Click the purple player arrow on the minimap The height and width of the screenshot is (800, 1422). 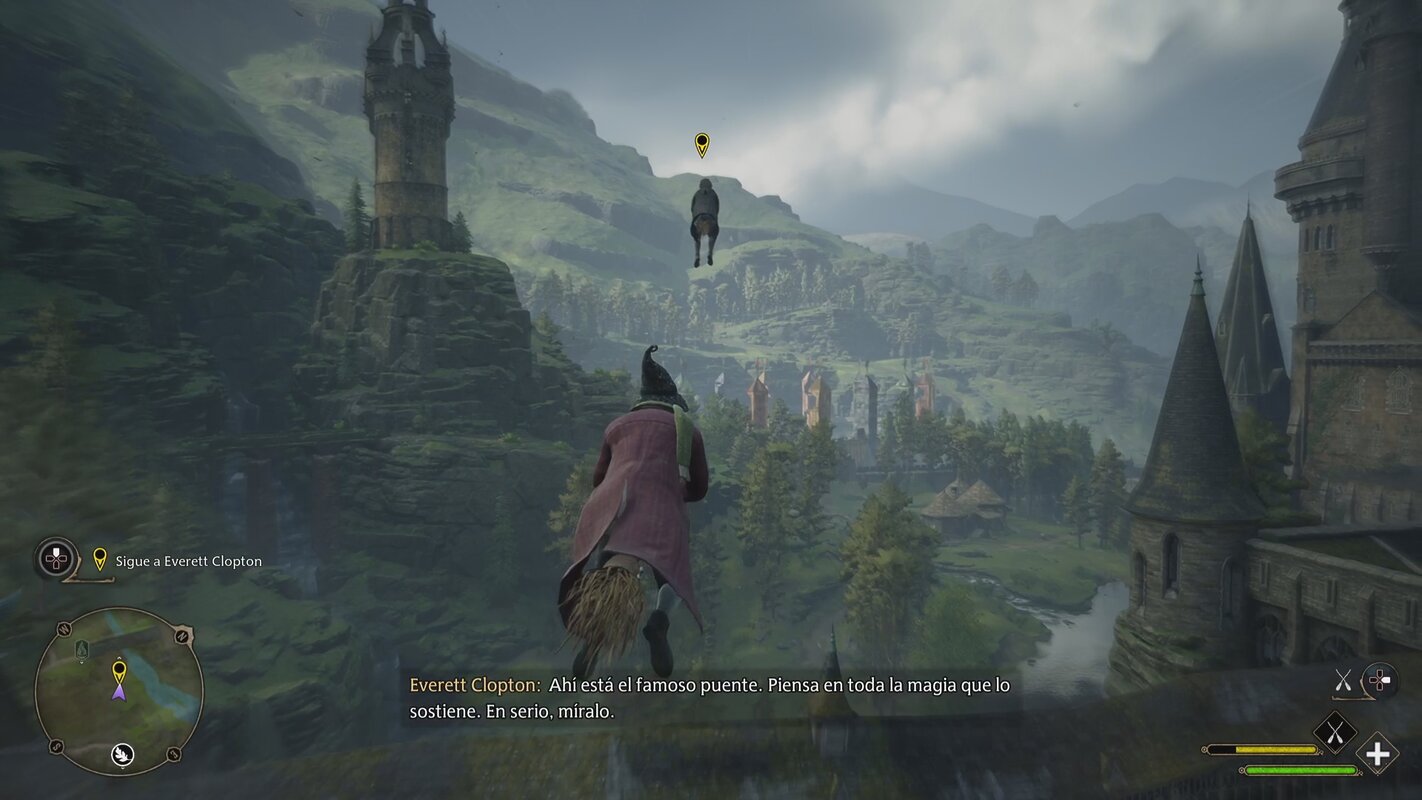tap(120, 693)
